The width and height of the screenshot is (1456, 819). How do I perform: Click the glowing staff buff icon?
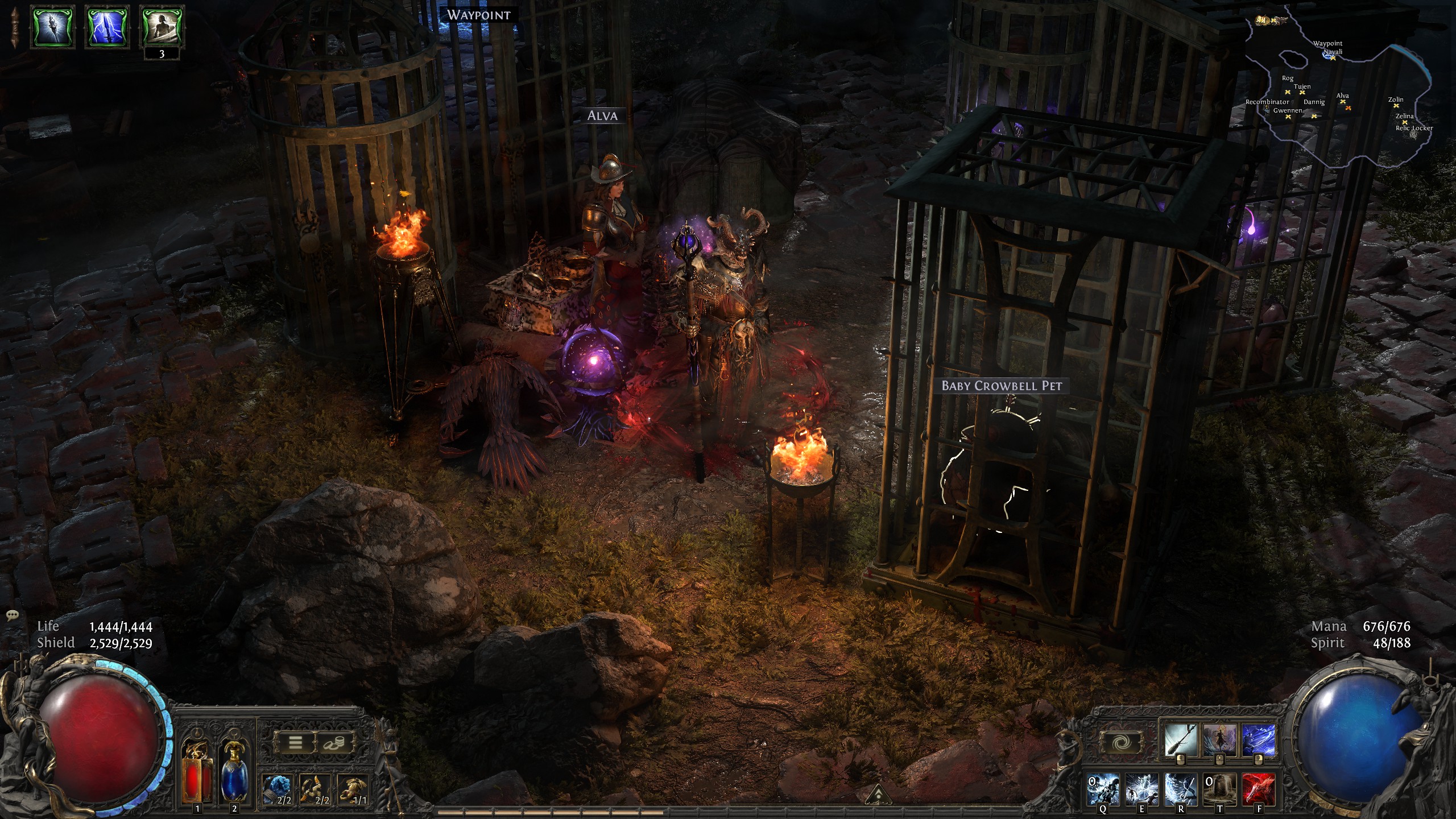point(53,26)
